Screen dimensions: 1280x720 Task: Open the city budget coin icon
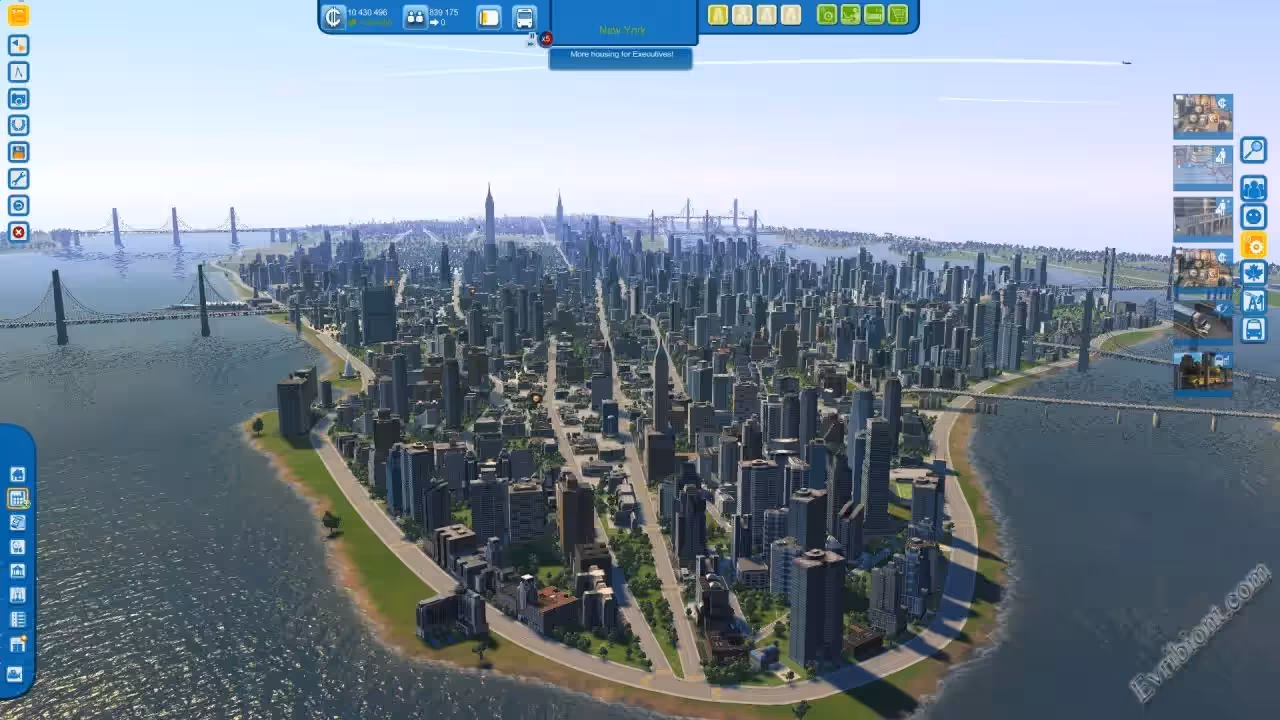tap(334, 17)
